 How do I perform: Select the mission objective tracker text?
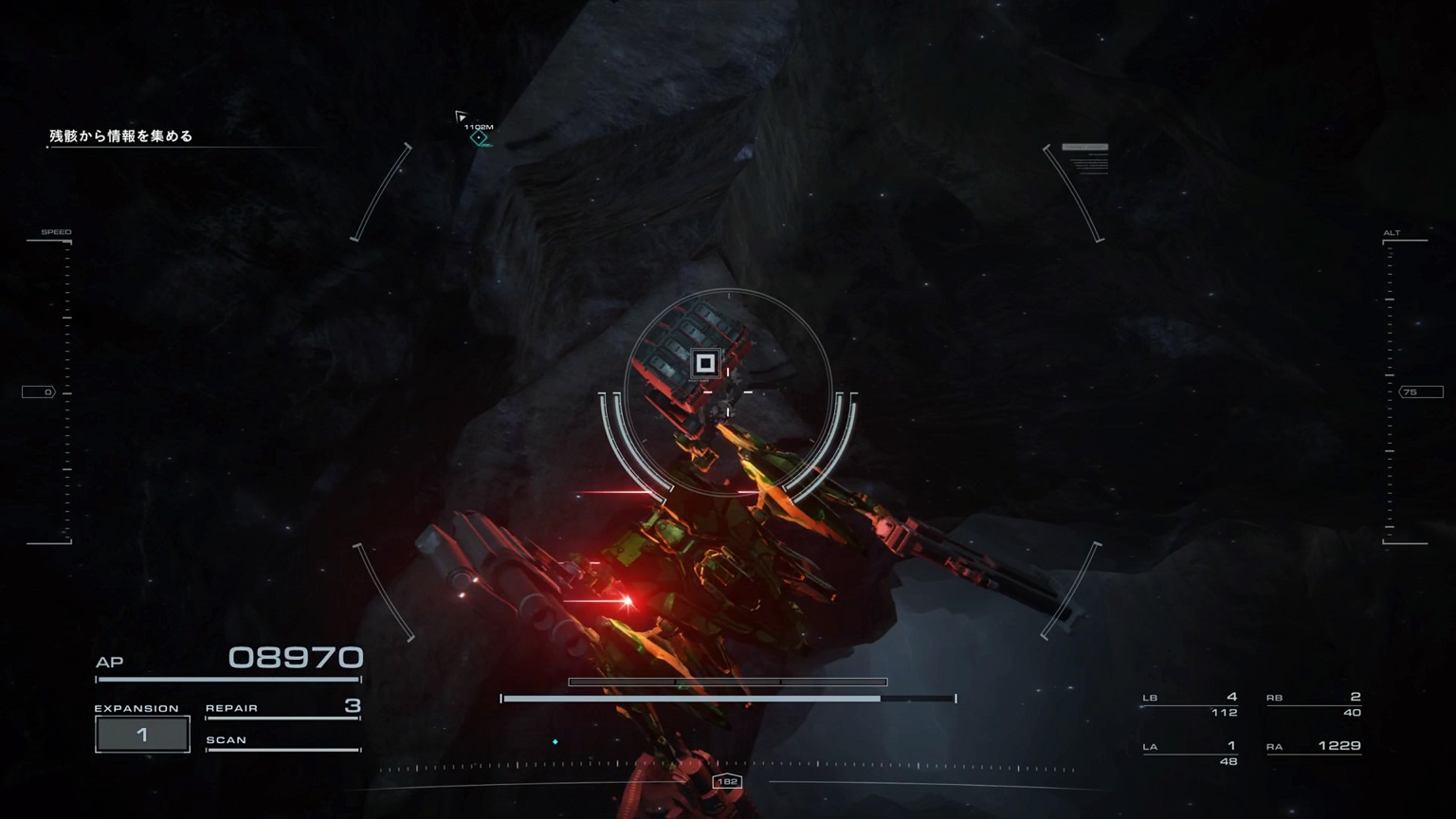coord(121,136)
